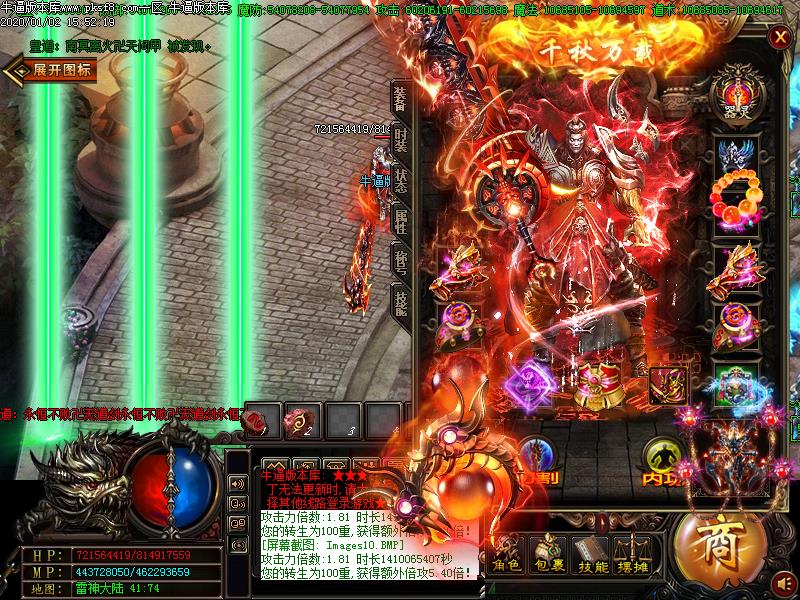Switch to the 时装 fashion tab
800x600 pixels.
tap(400, 140)
